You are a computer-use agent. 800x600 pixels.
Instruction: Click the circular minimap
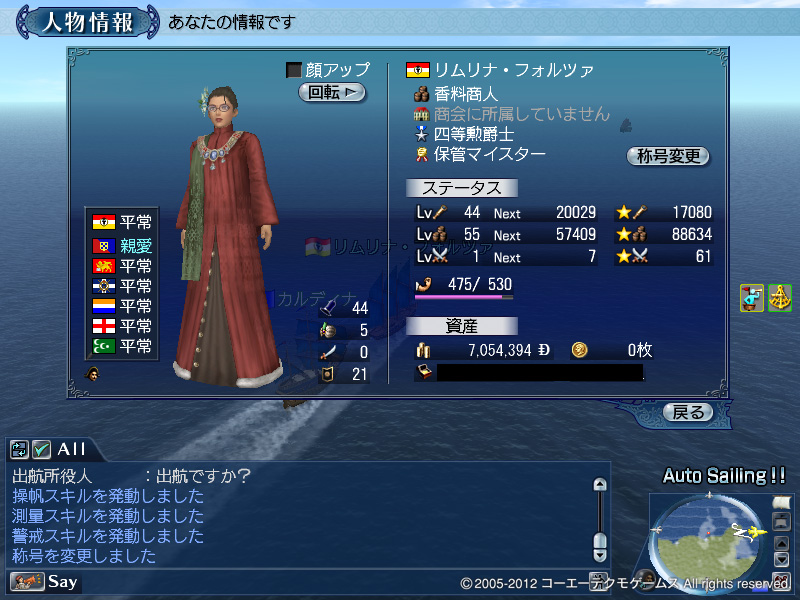click(x=708, y=541)
